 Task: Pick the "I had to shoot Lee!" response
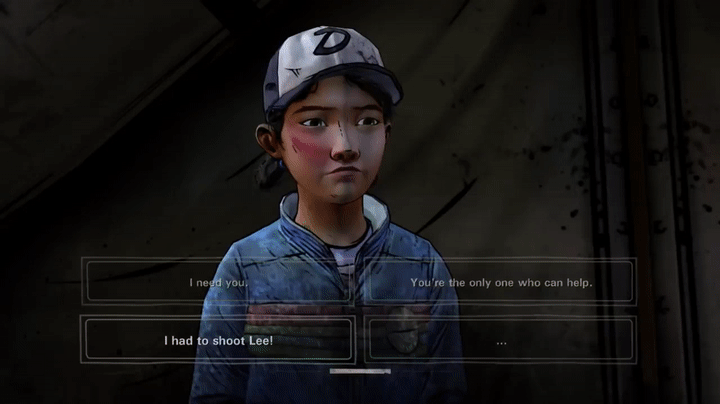click(x=219, y=340)
